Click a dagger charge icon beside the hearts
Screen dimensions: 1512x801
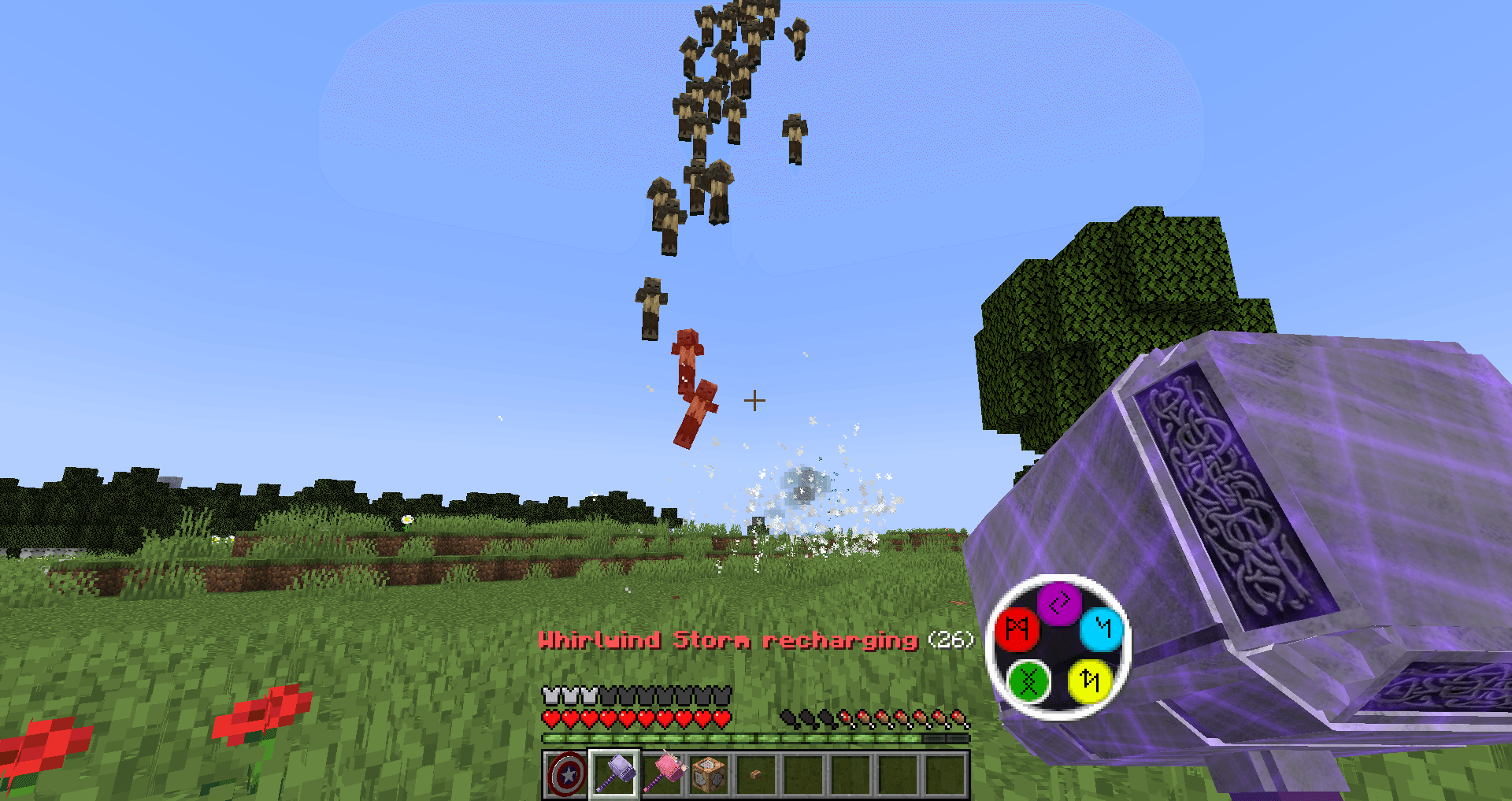pyautogui.click(x=787, y=718)
